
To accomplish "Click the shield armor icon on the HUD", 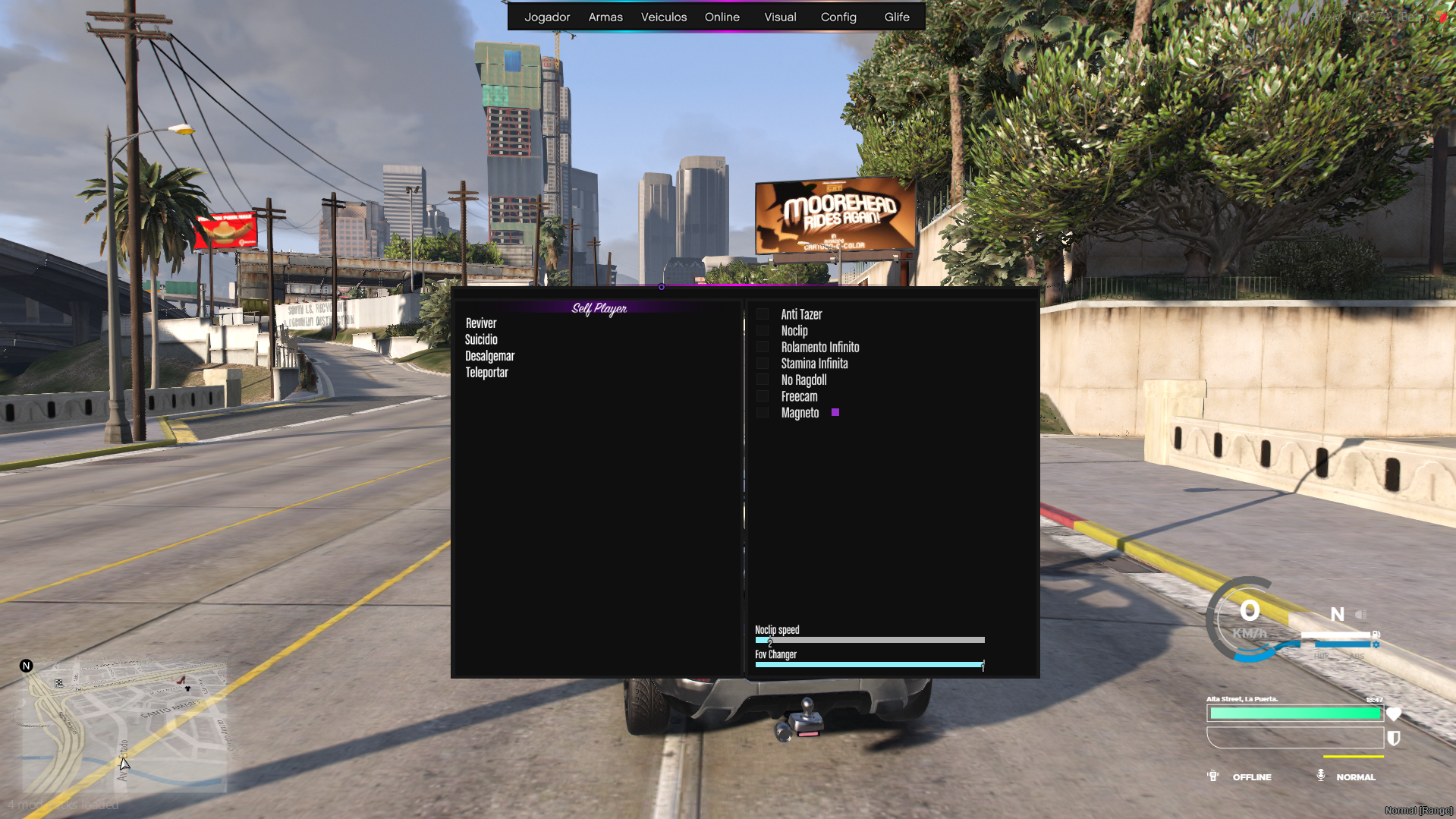I will (x=1395, y=738).
